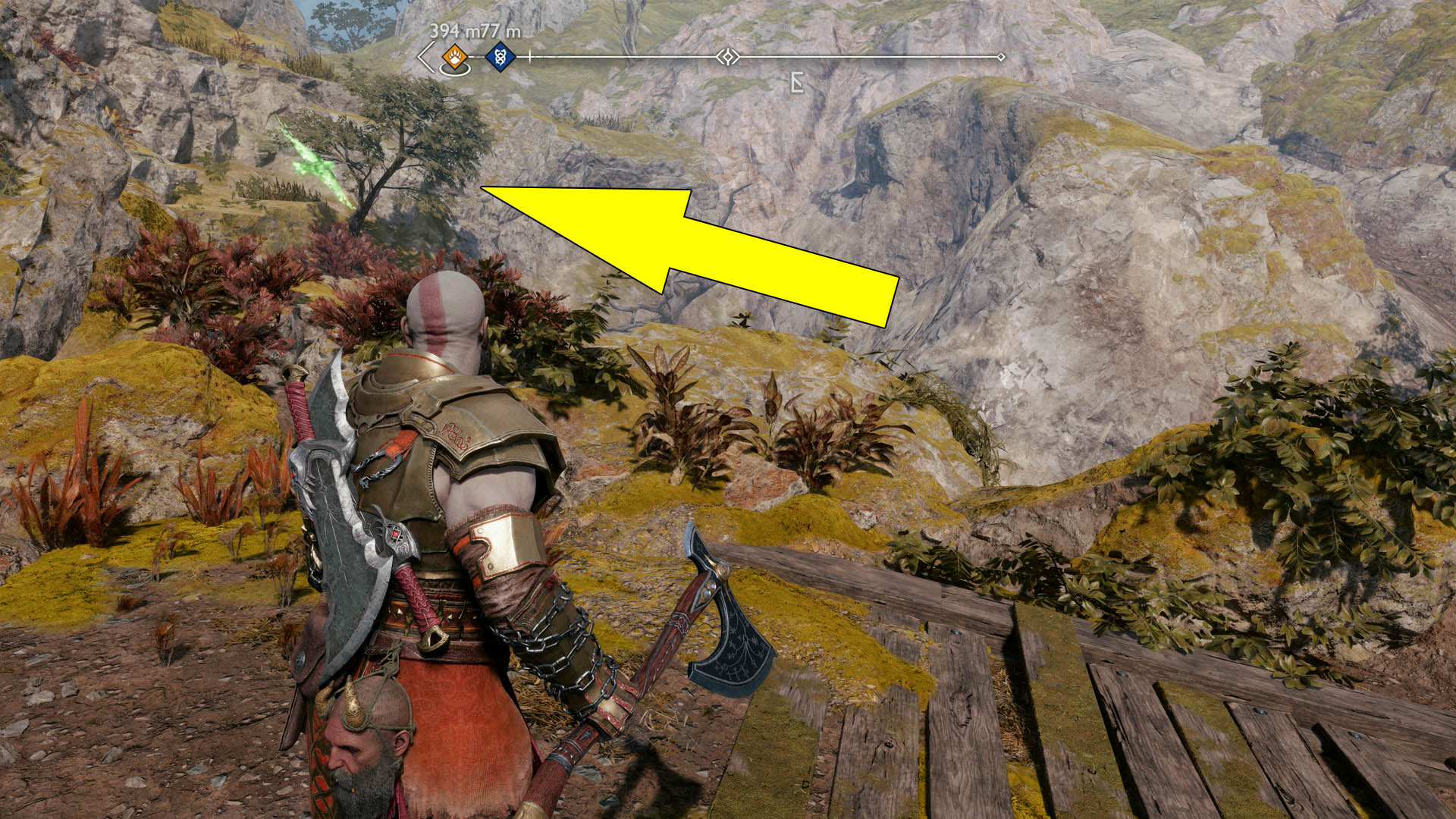Click the diamond waypoint at compass center
Screen dimensions: 1456x819
tap(727, 56)
